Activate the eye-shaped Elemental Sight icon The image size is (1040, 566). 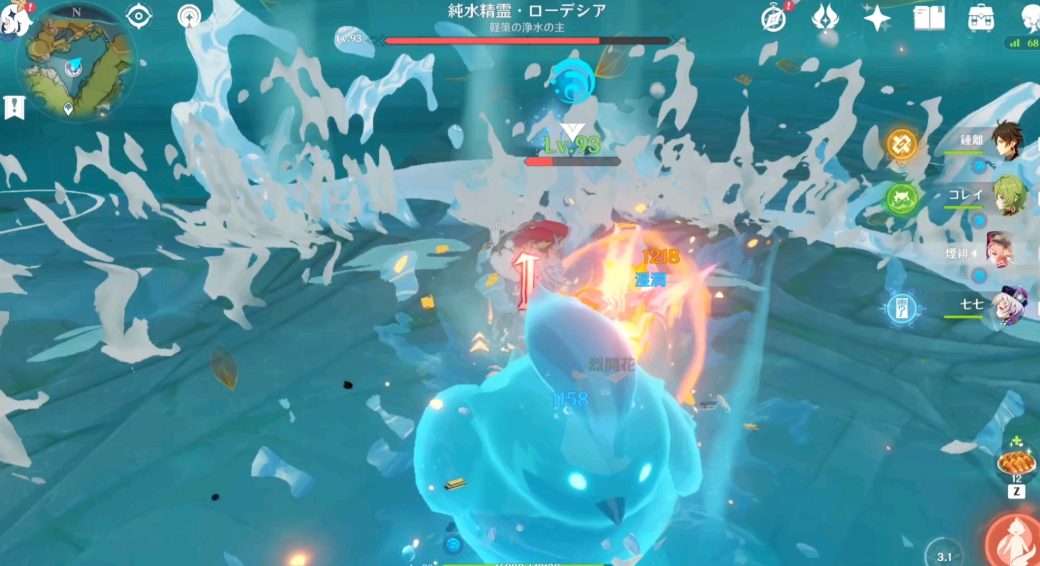139,16
